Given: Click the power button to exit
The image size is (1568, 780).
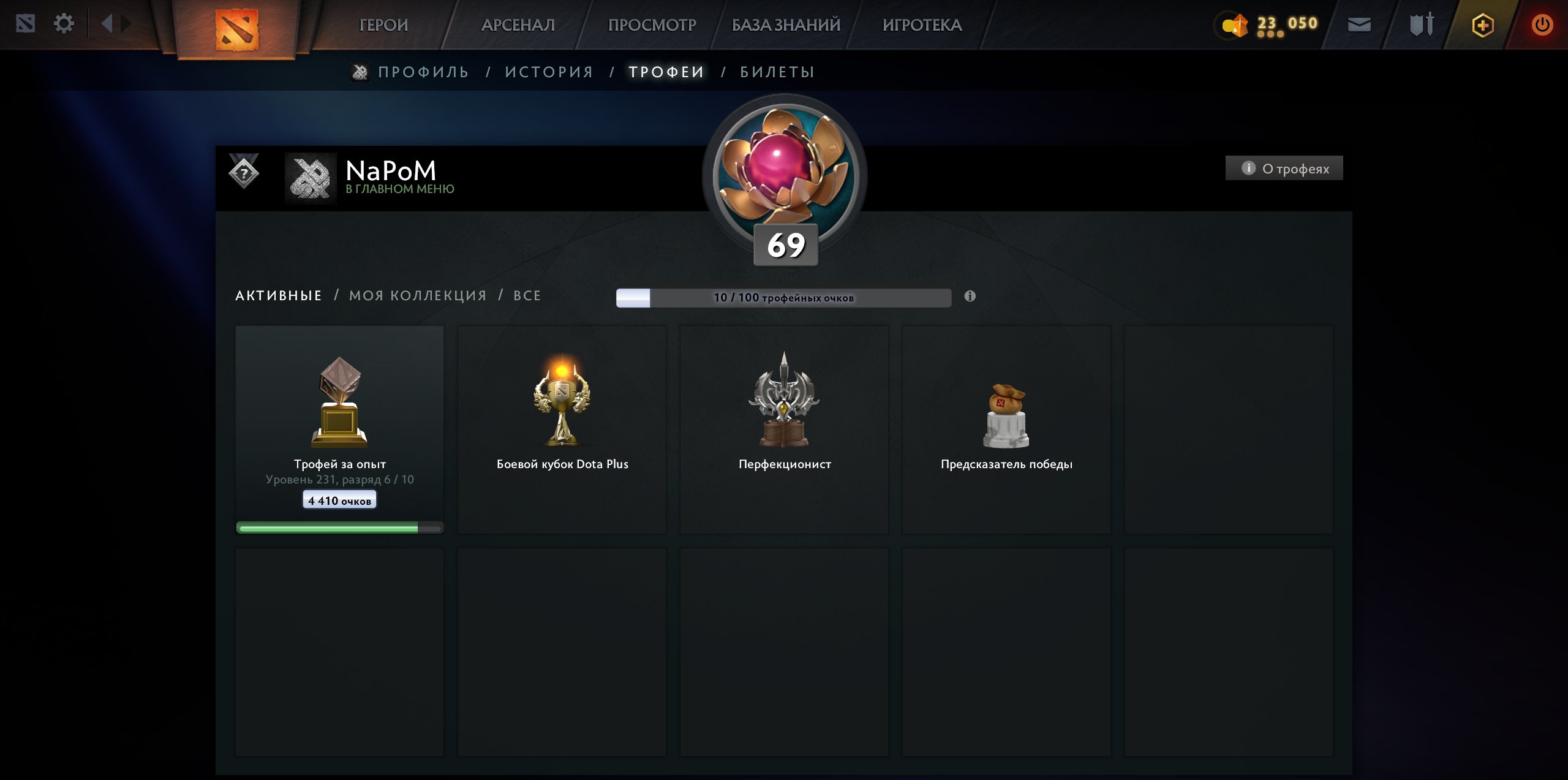Looking at the screenshot, I should (x=1543, y=25).
